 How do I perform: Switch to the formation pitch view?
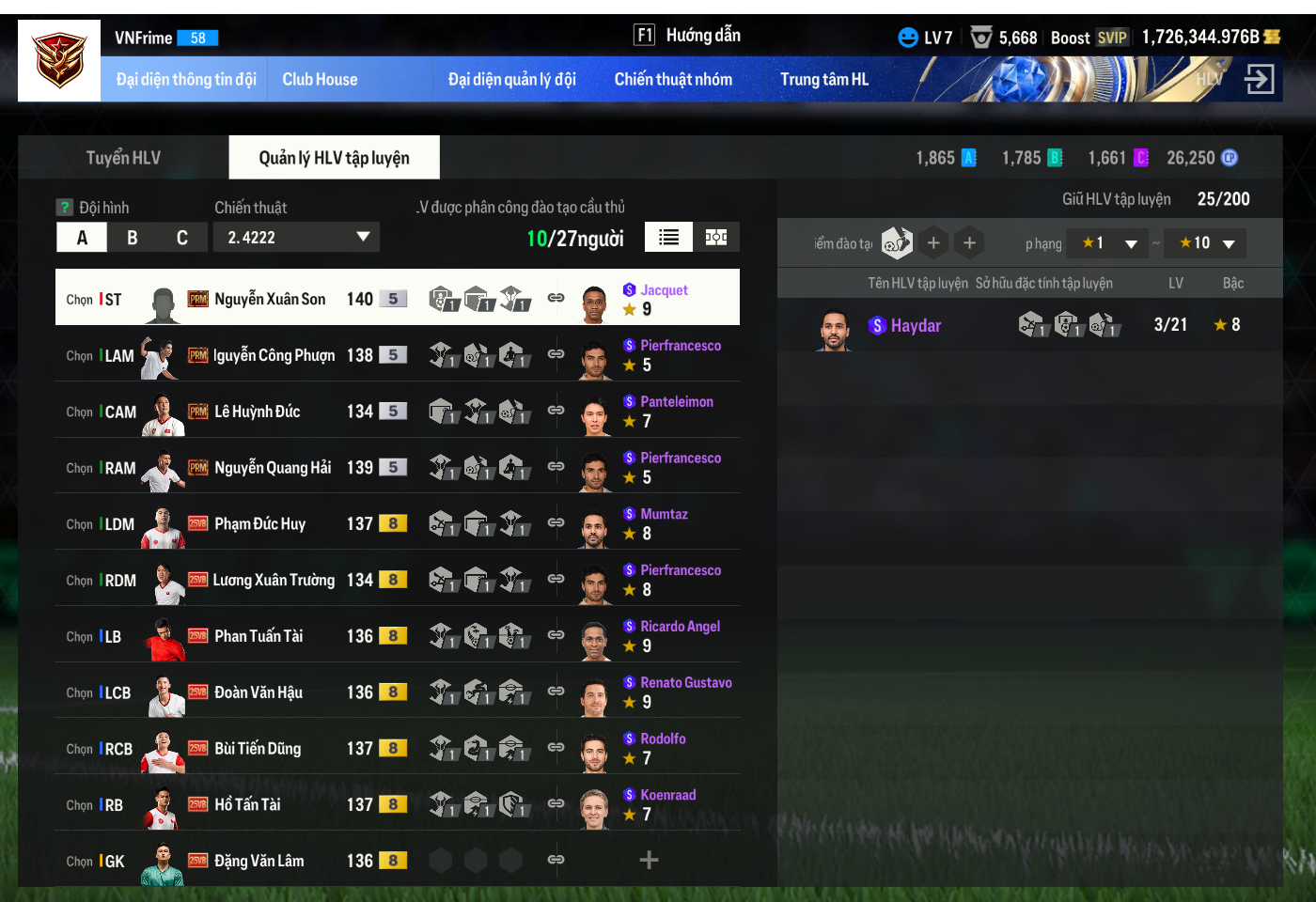click(716, 237)
